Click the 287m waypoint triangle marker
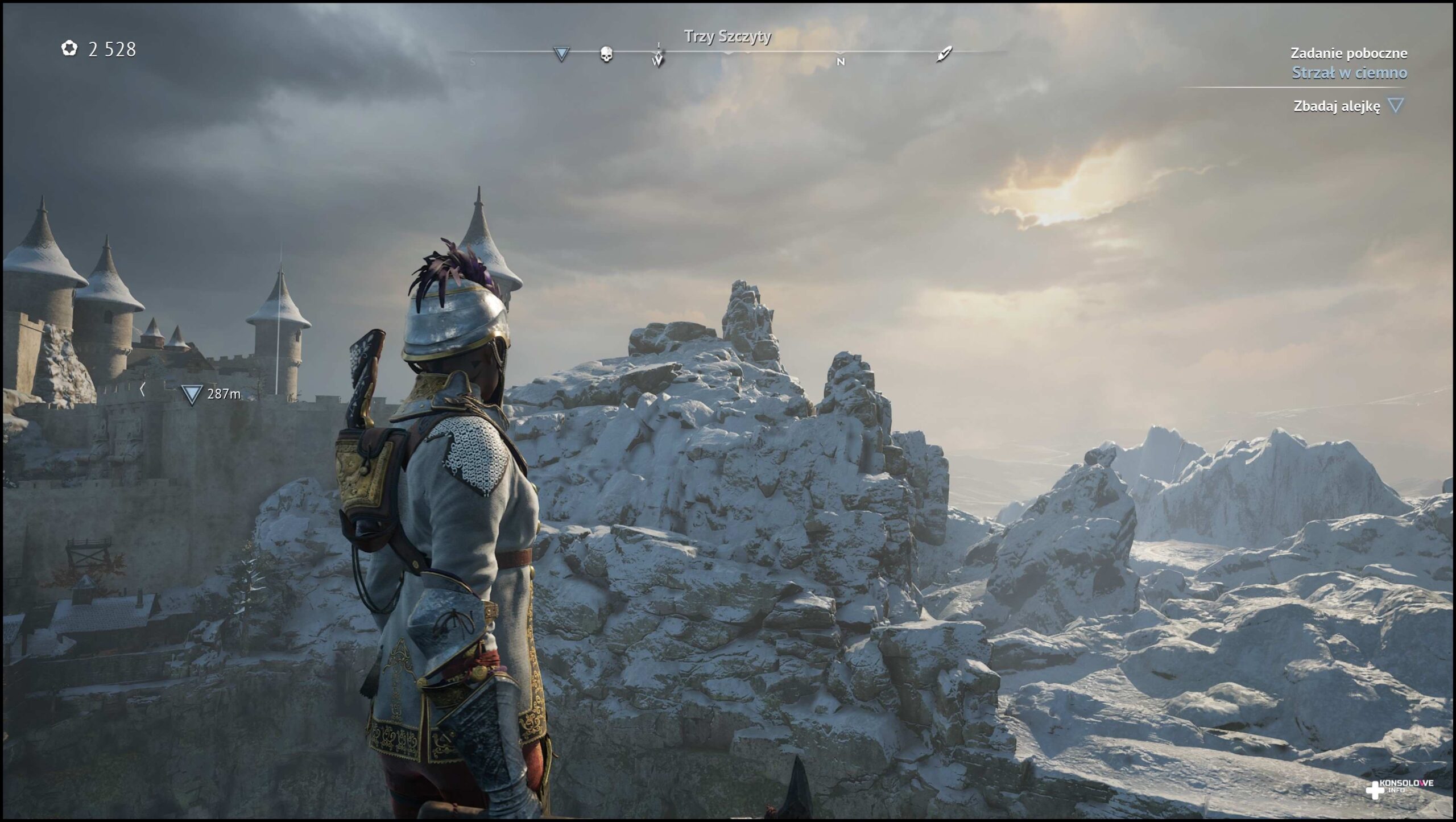The image size is (1456, 822). pos(192,394)
